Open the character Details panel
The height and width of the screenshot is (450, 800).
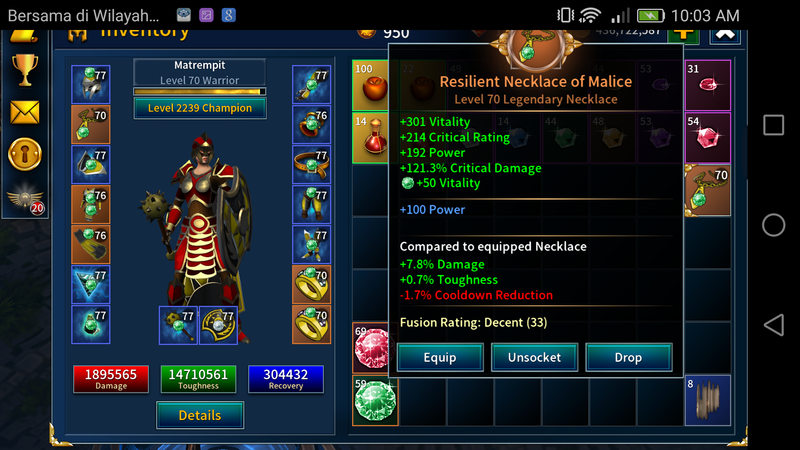pos(200,414)
